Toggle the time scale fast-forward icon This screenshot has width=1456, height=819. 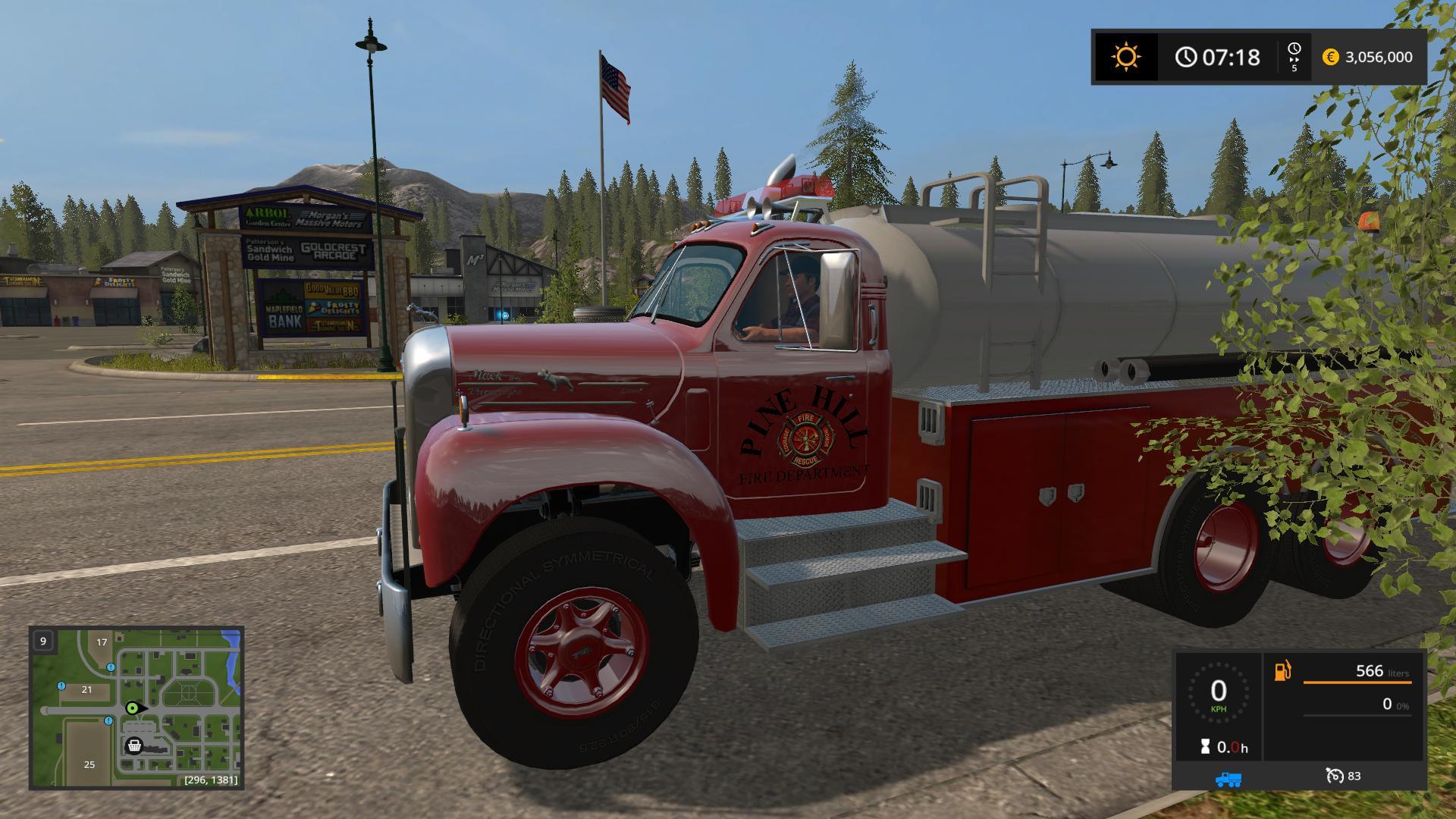(x=1294, y=57)
